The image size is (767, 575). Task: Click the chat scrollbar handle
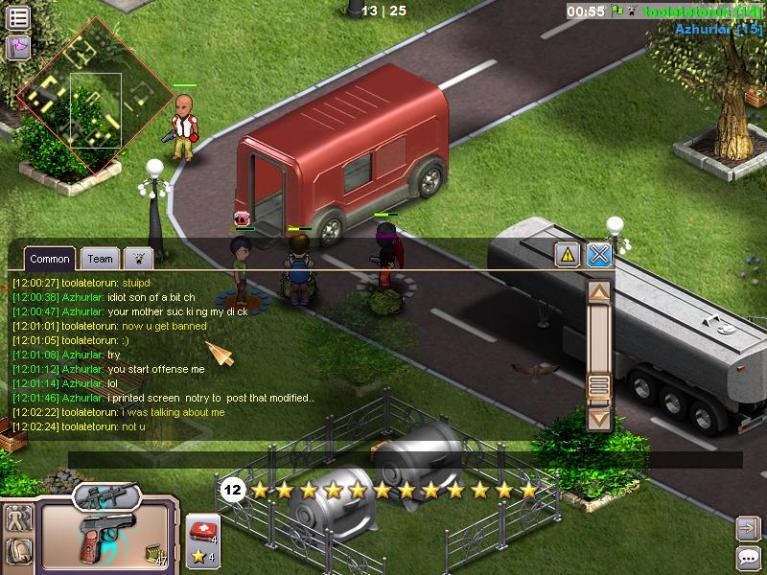pos(599,385)
